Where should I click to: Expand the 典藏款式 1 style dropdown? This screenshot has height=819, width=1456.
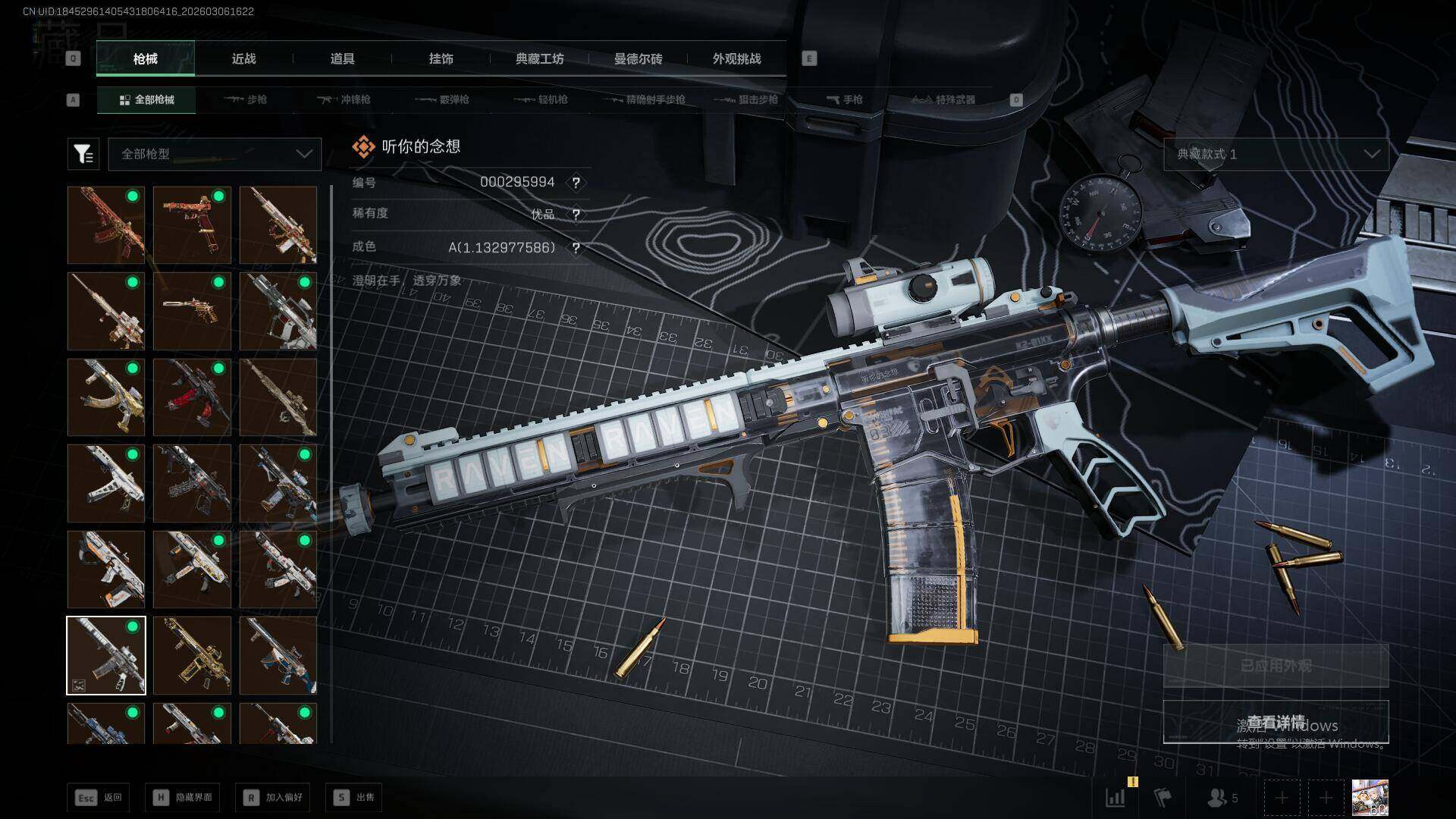coord(1276,154)
